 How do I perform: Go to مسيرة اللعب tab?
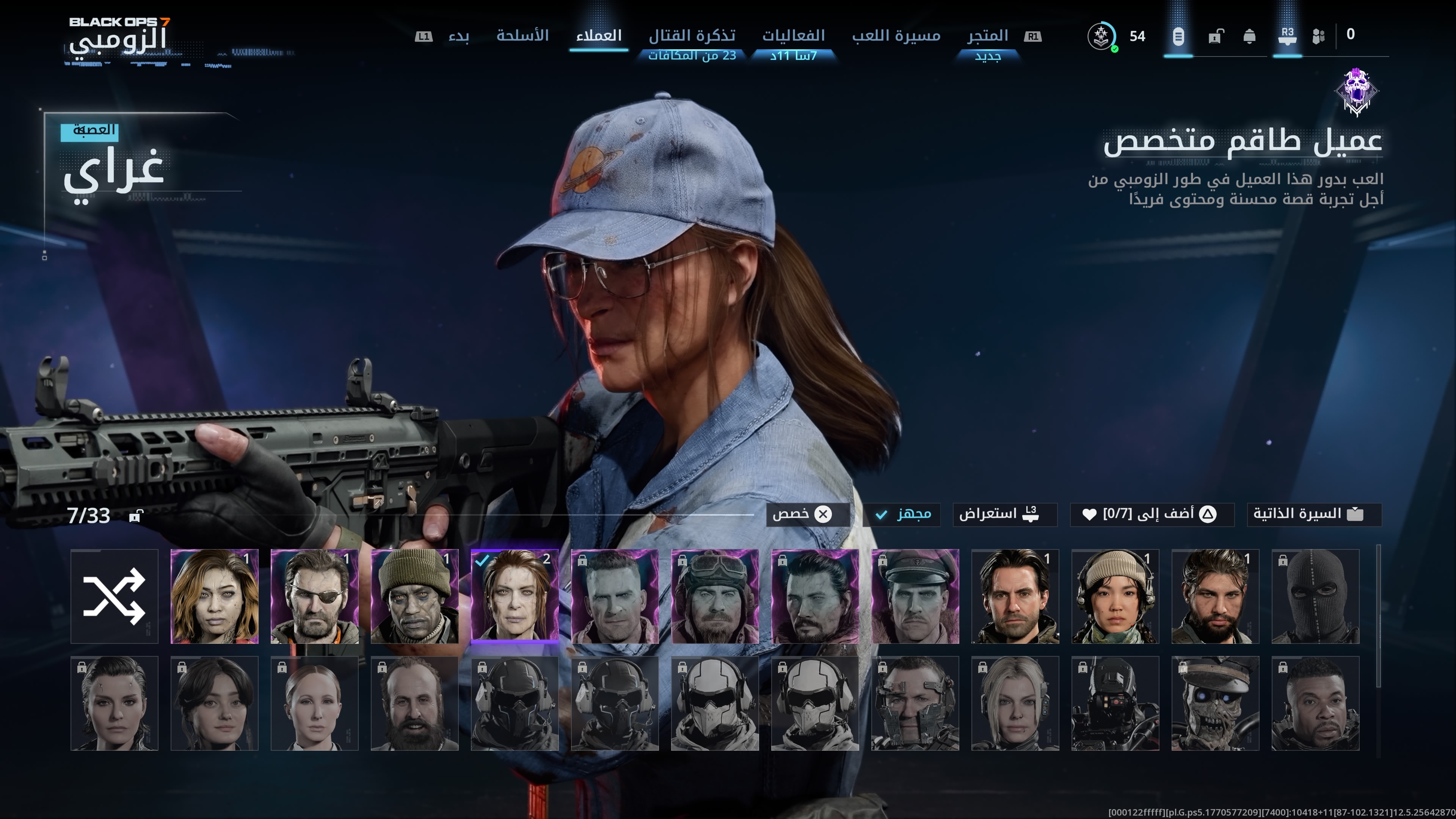tap(896, 36)
